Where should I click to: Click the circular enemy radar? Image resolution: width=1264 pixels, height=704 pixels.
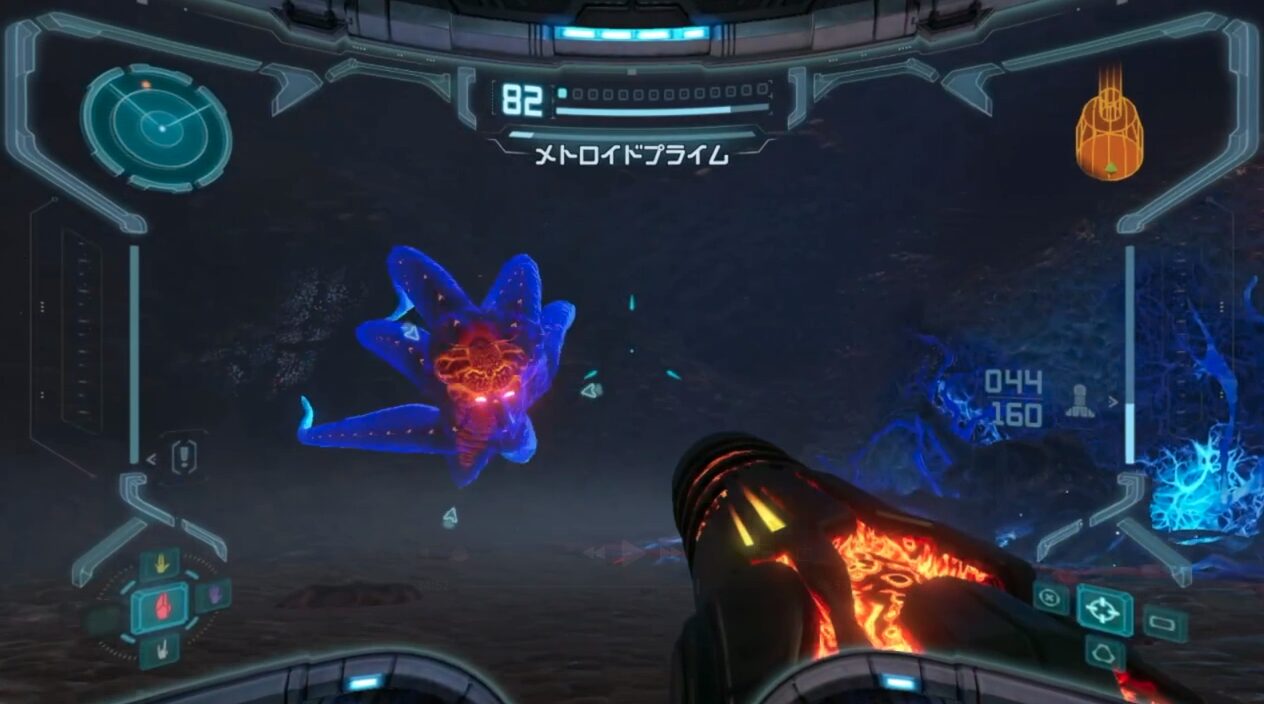156,126
